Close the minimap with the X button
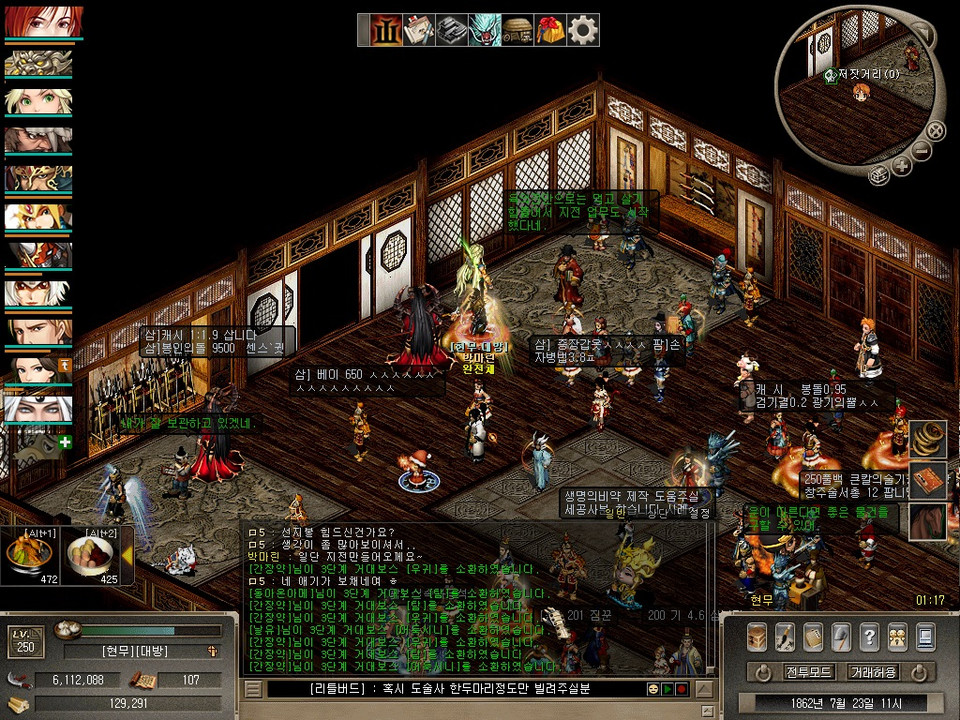The image size is (960, 720). [x=935, y=129]
